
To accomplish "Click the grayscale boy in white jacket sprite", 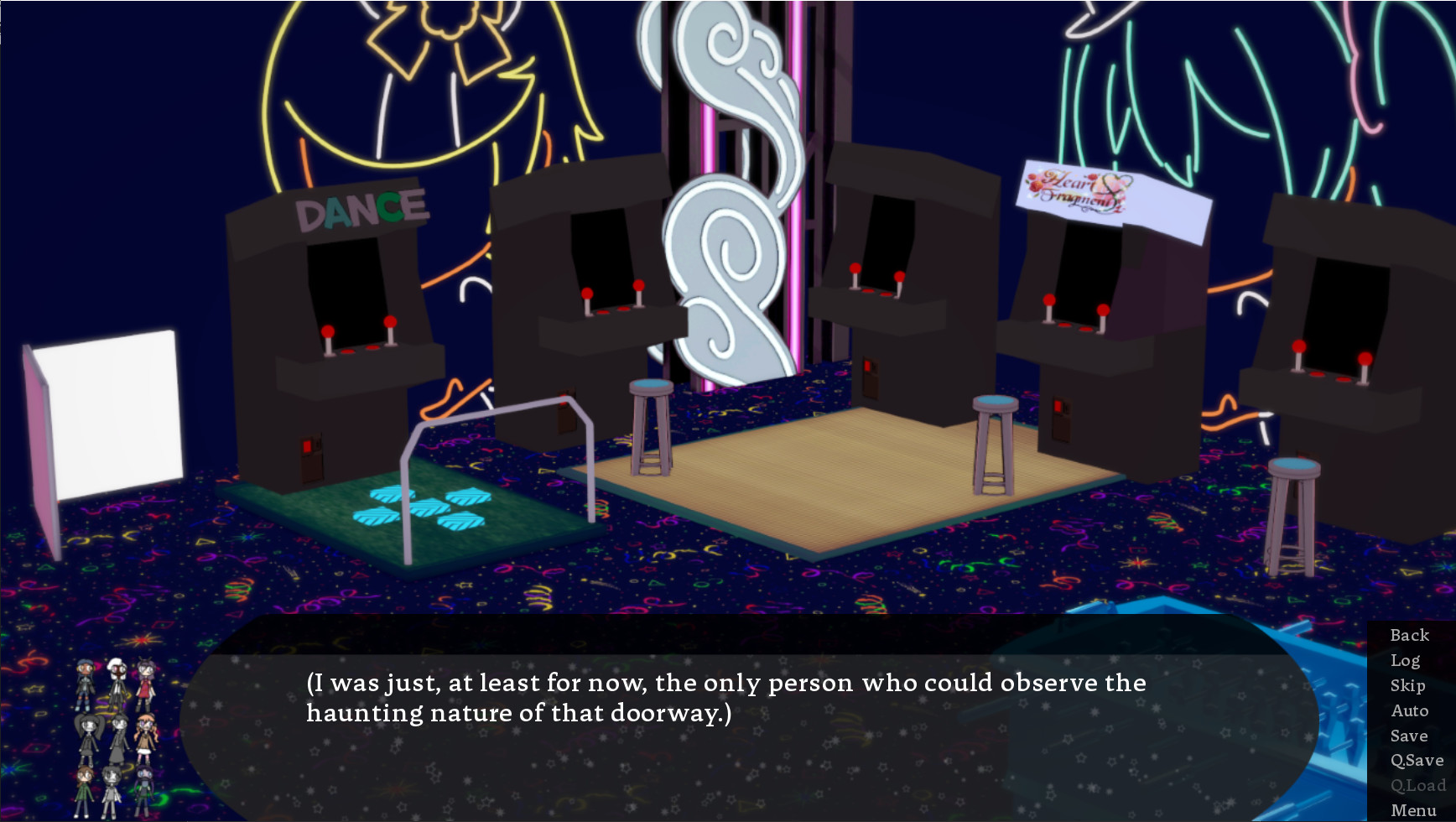I will coord(112,791).
